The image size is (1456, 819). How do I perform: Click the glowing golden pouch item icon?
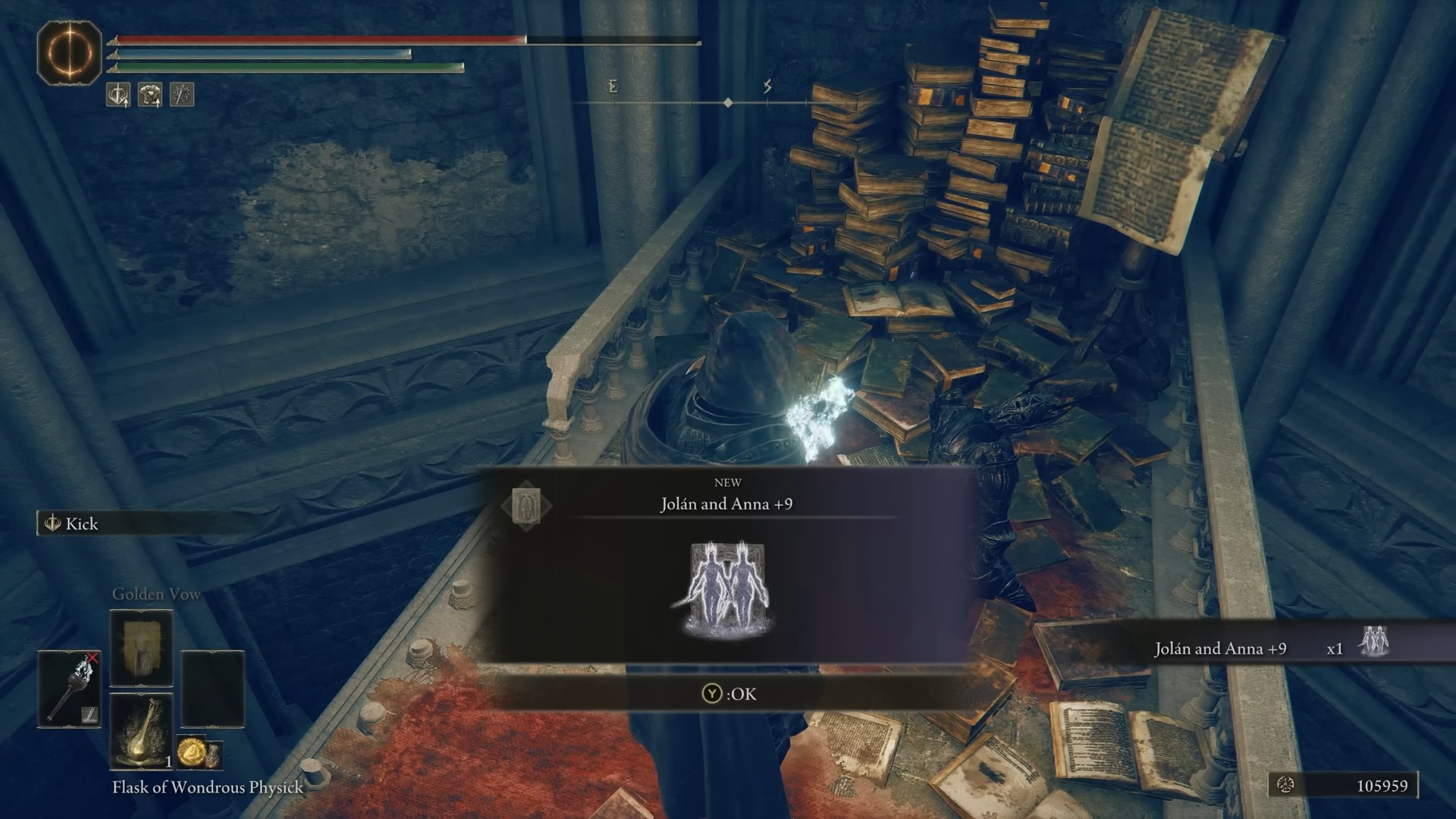coord(191,752)
